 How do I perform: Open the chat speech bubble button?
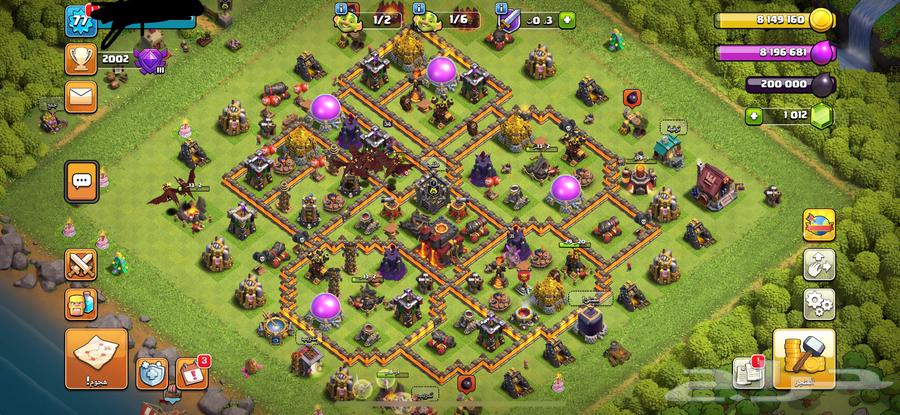(80, 179)
